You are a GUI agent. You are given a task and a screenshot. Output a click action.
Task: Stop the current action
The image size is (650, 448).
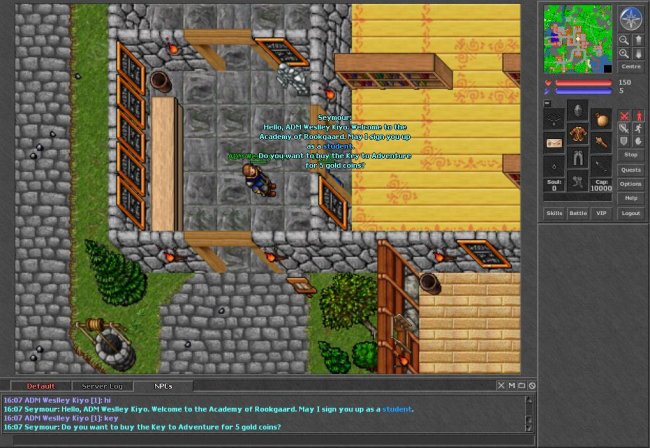pos(630,154)
